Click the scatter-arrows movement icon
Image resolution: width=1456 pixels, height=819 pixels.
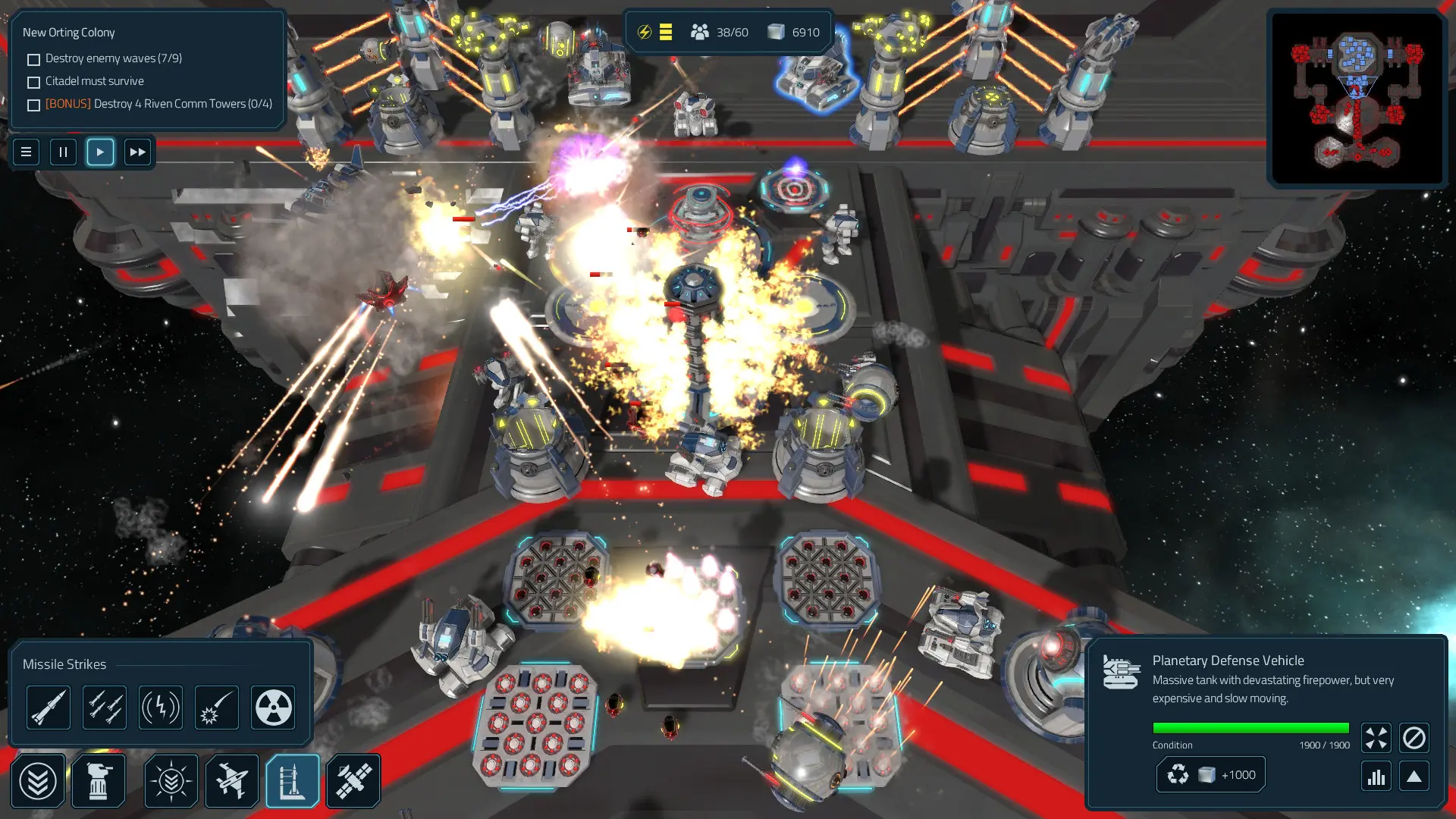click(x=1376, y=736)
